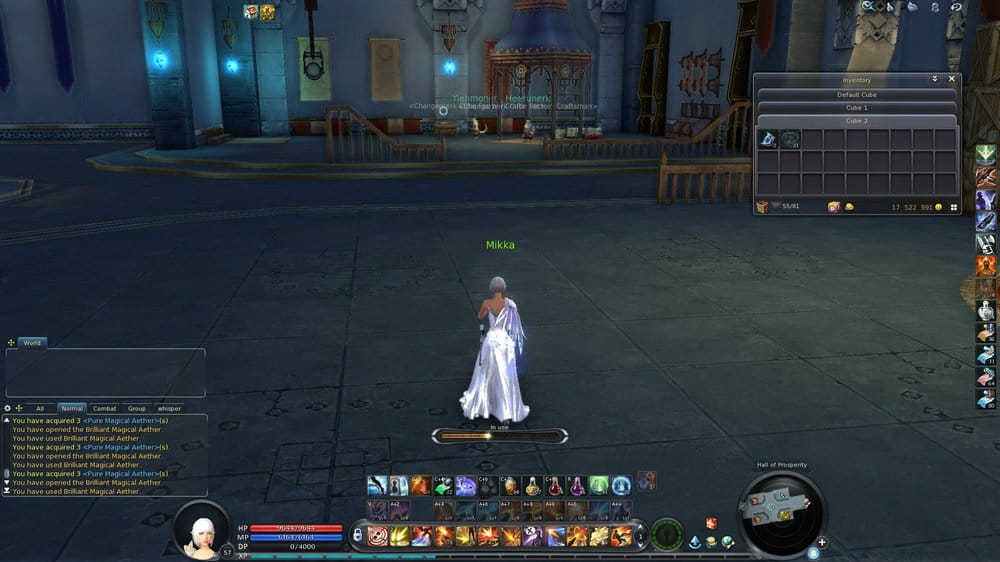The image size is (1000, 562).
Task: Select the World chat tab
Action: pos(32,343)
